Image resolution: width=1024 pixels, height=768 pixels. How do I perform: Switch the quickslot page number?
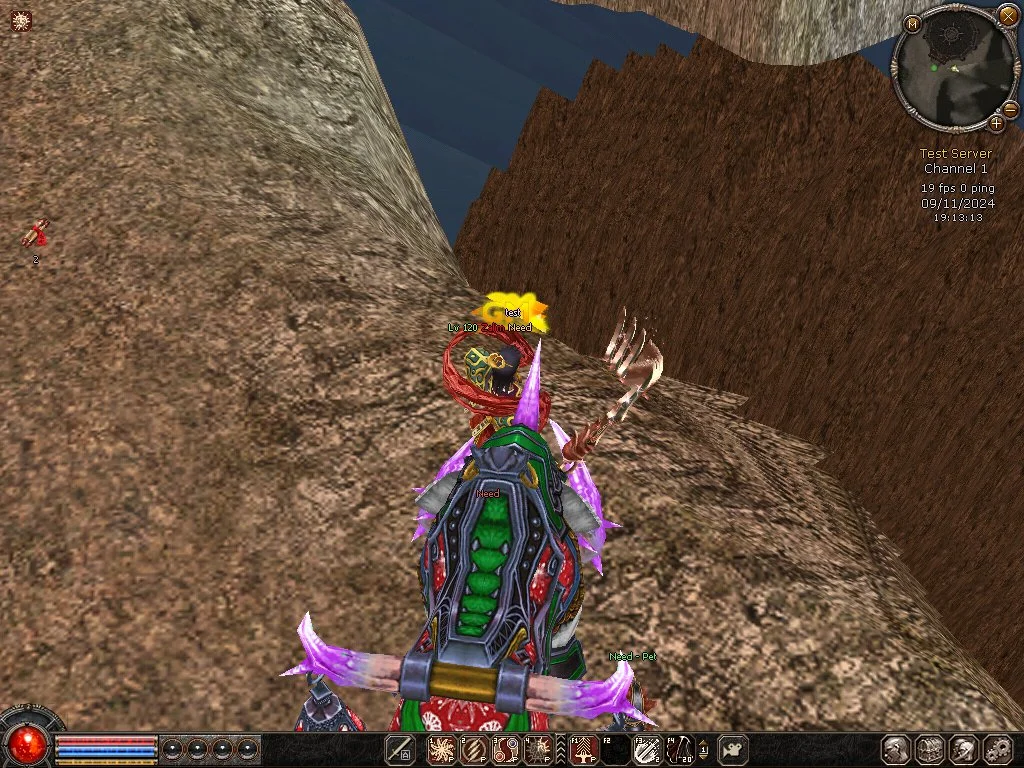point(704,749)
